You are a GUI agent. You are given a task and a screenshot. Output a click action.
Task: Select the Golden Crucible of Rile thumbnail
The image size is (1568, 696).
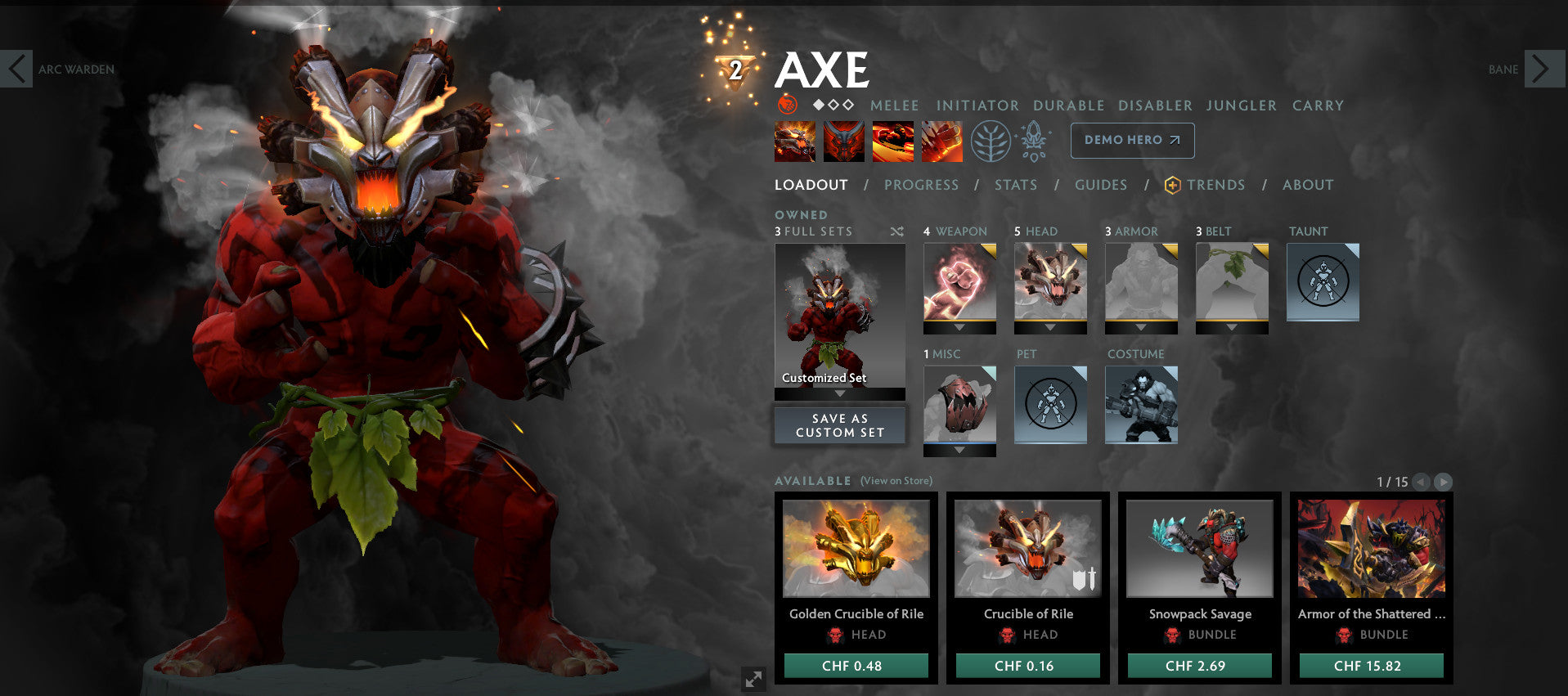(855, 550)
